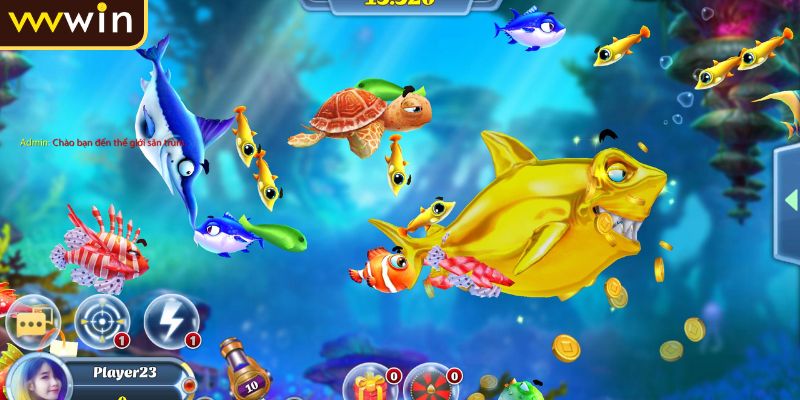
Task: Click the VVWIN logo
Action: [70, 20]
